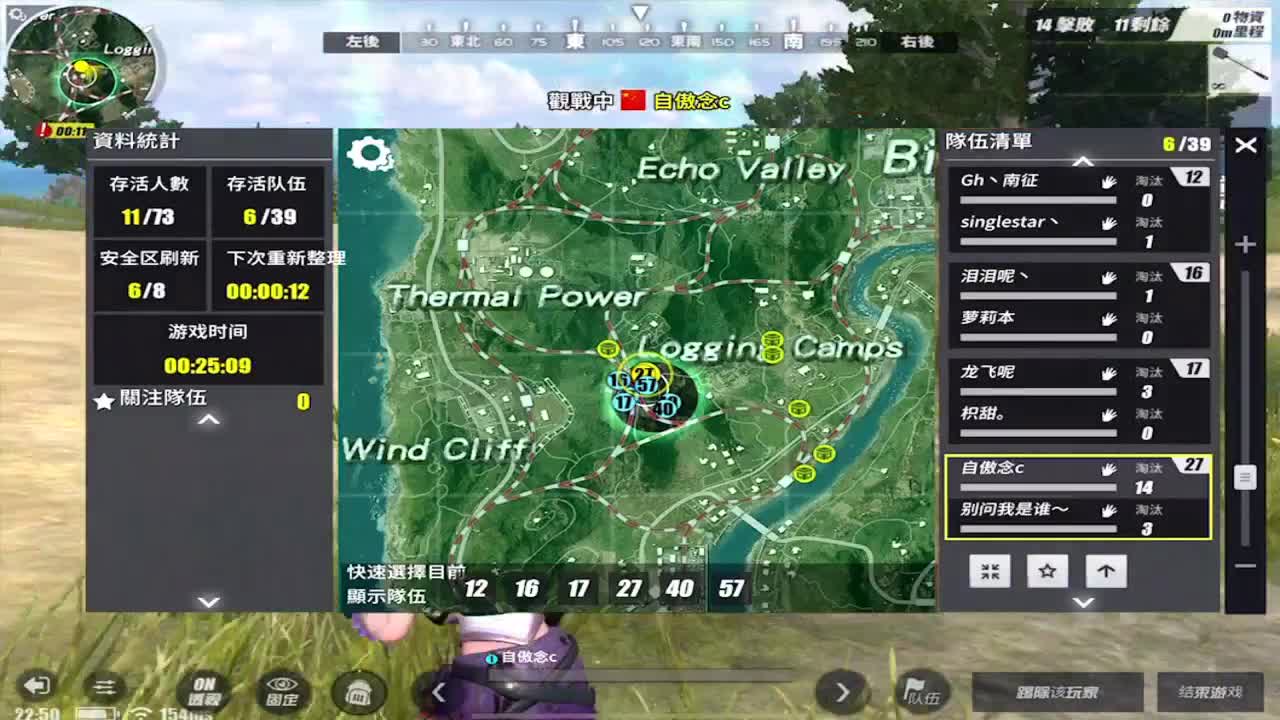Select team 57 in the quick-select row
The width and height of the screenshot is (1280, 720).
pyautogui.click(x=730, y=590)
